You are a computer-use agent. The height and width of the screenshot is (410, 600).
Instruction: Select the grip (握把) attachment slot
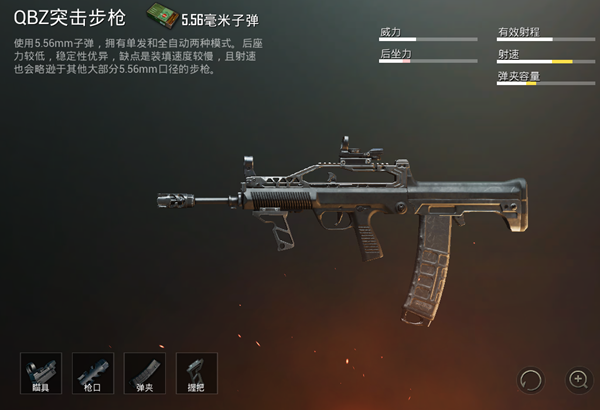click(x=197, y=373)
